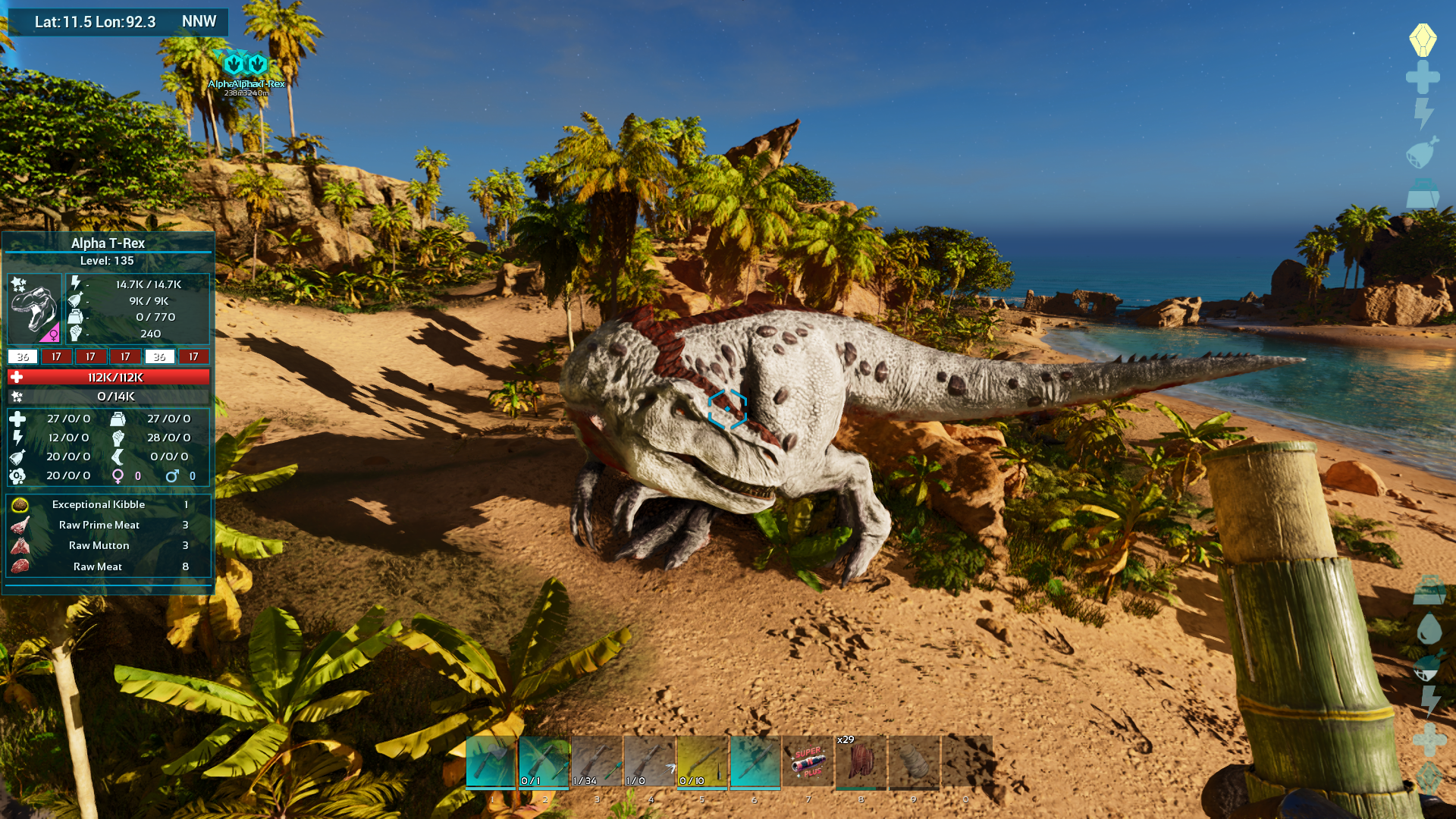This screenshot has height=819, width=1456.
Task: Select the x29 stacked item slot
Action: click(861, 762)
